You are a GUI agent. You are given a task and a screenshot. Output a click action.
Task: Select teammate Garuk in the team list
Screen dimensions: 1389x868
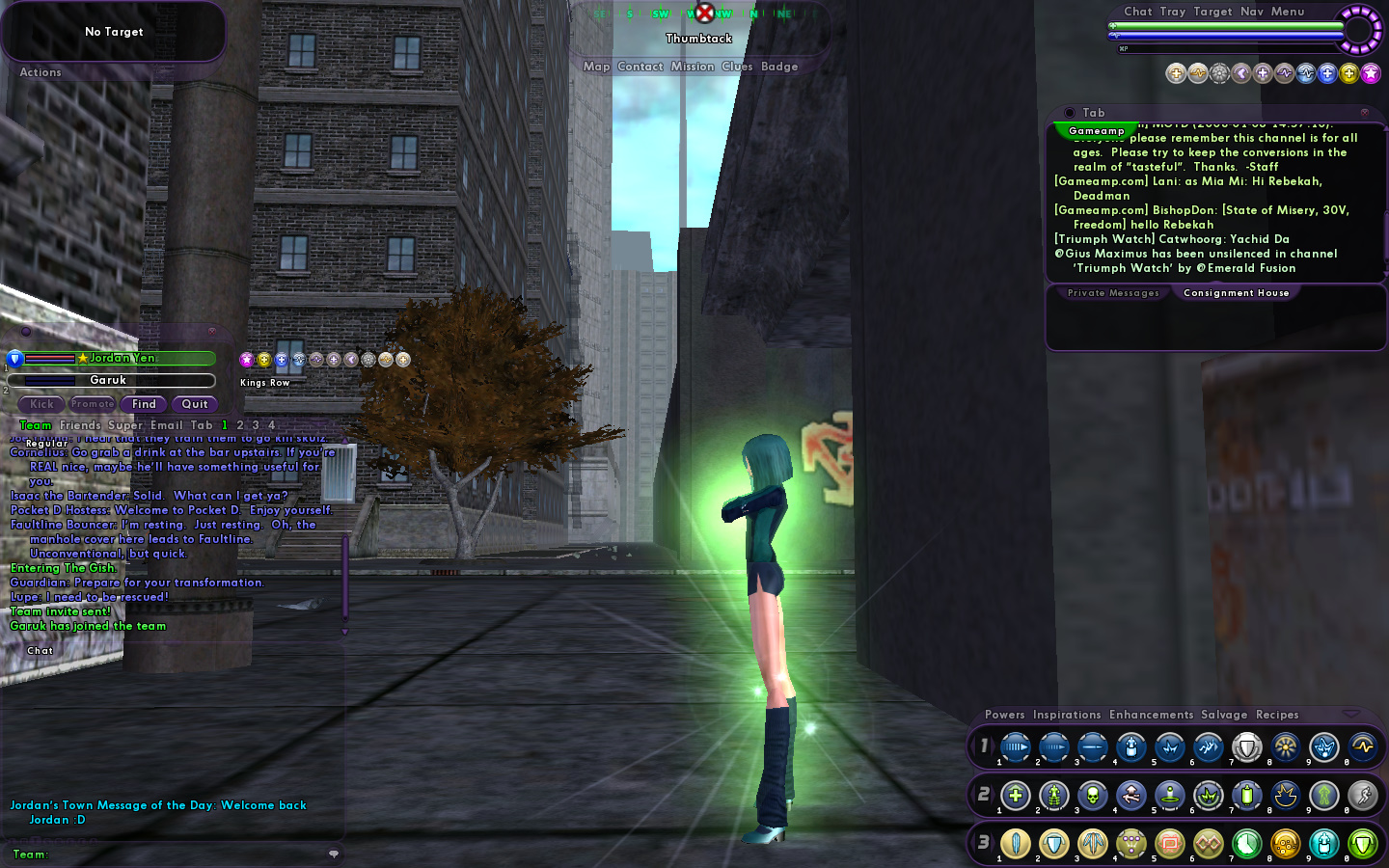tap(109, 380)
